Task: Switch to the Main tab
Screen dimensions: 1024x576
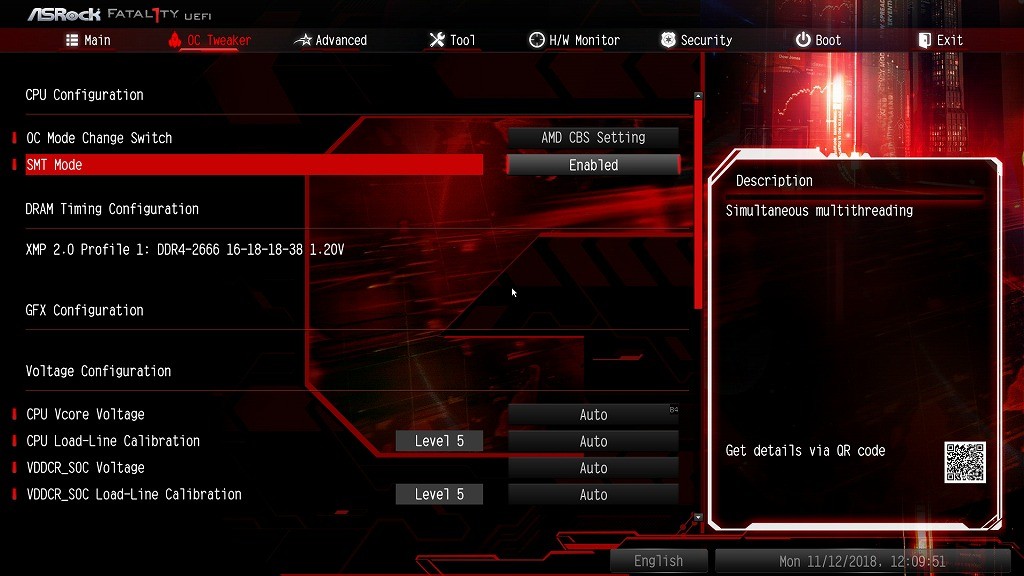Action: click(x=88, y=40)
